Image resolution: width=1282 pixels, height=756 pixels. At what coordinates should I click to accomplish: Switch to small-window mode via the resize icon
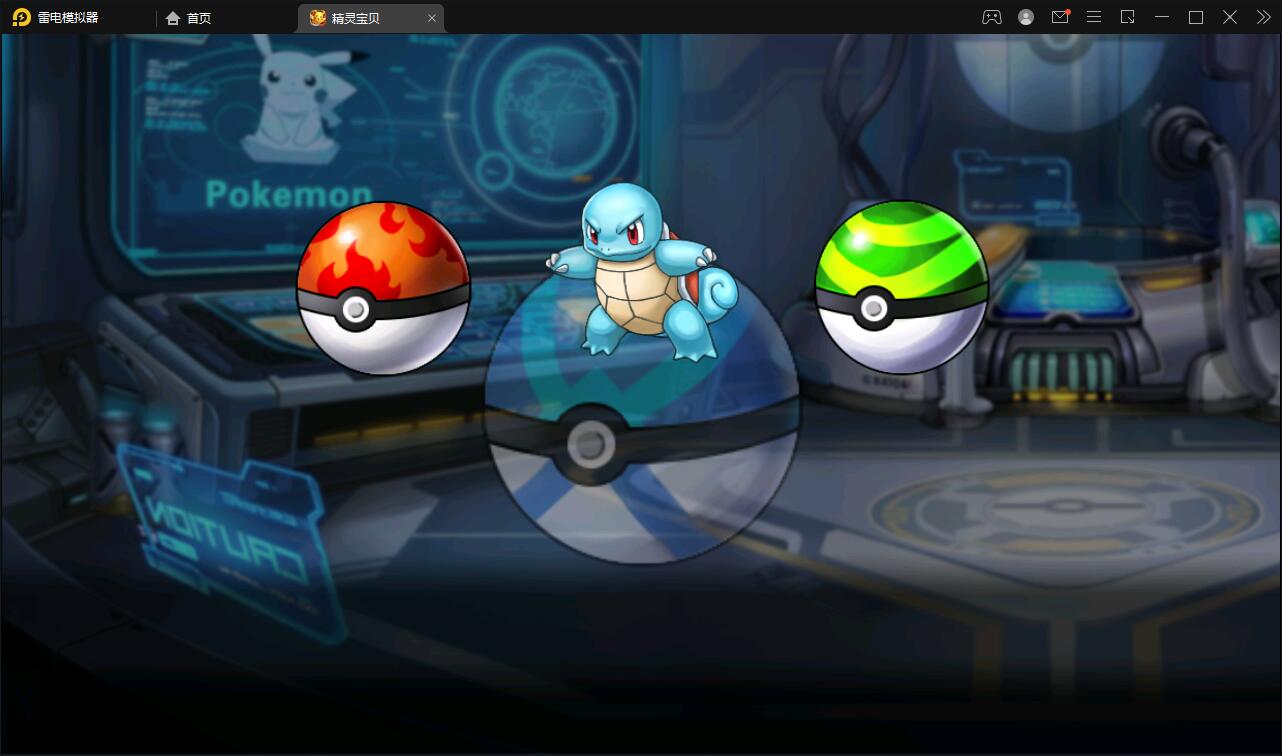pyautogui.click(x=1128, y=17)
